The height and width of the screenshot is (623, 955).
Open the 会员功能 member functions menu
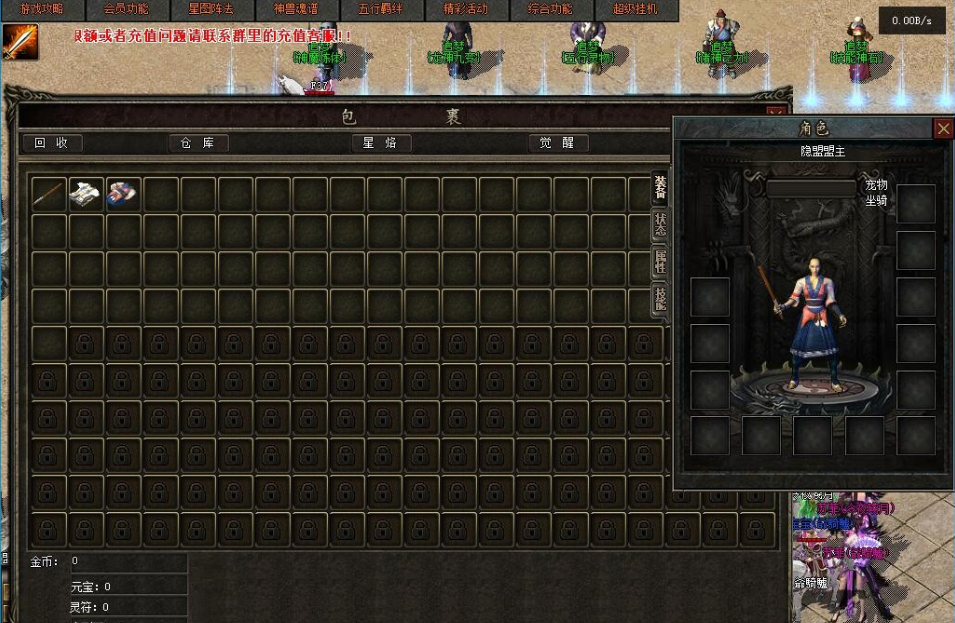tap(126, 9)
